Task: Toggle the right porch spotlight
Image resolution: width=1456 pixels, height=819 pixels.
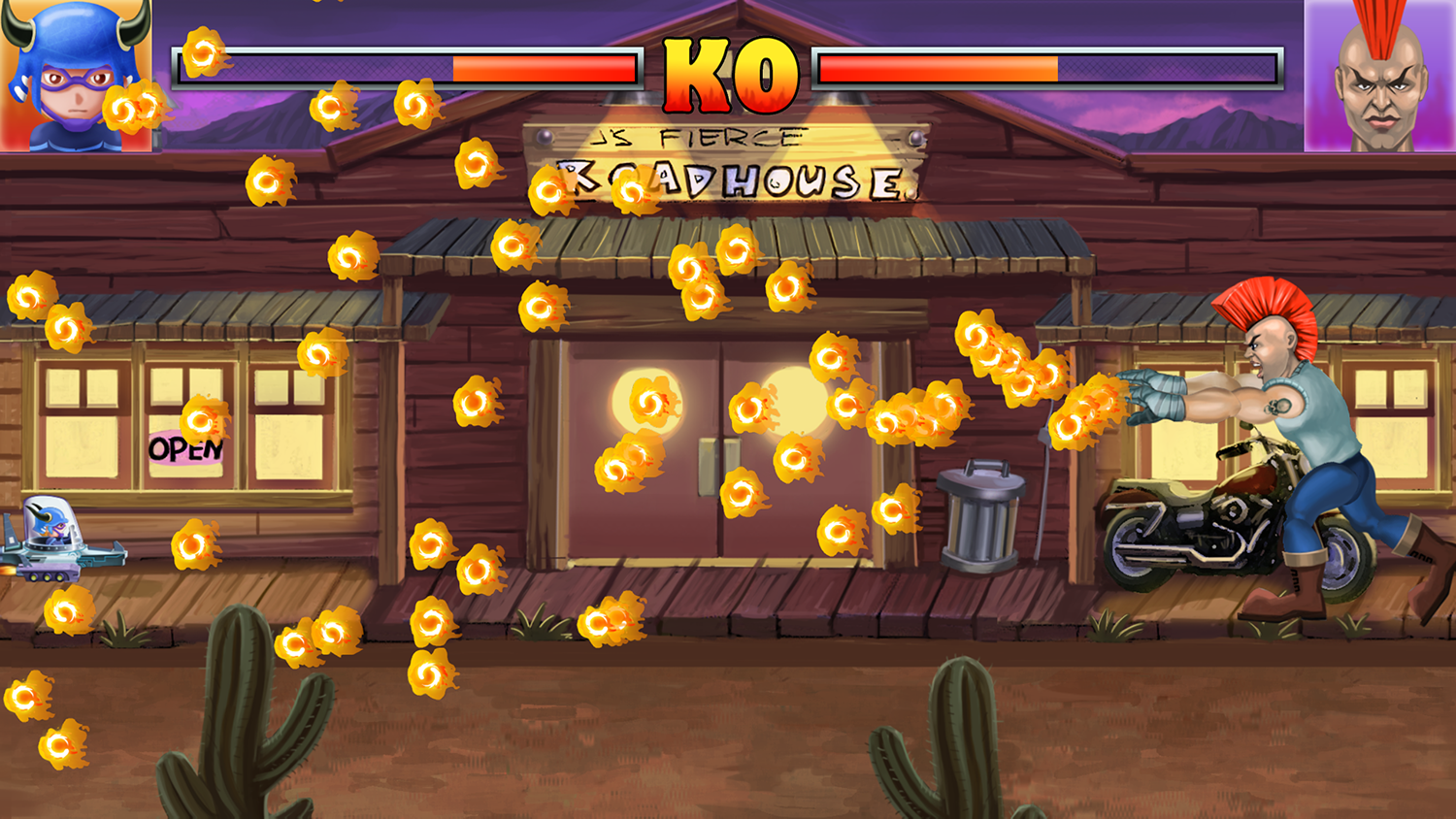Action: tap(840, 97)
